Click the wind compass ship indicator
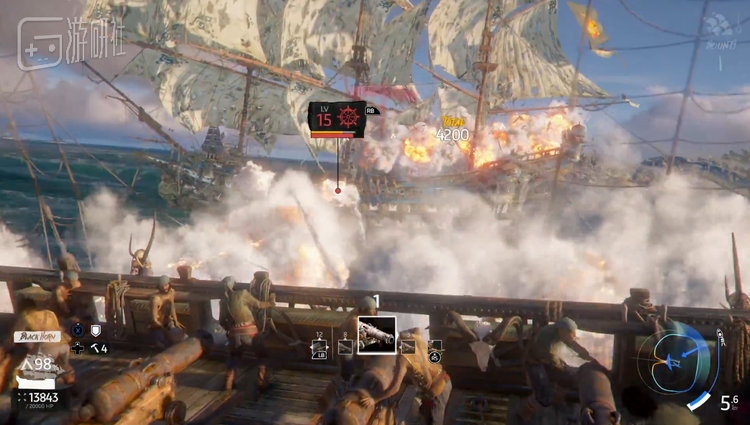Screen dimensions: 750x425 point(675,357)
